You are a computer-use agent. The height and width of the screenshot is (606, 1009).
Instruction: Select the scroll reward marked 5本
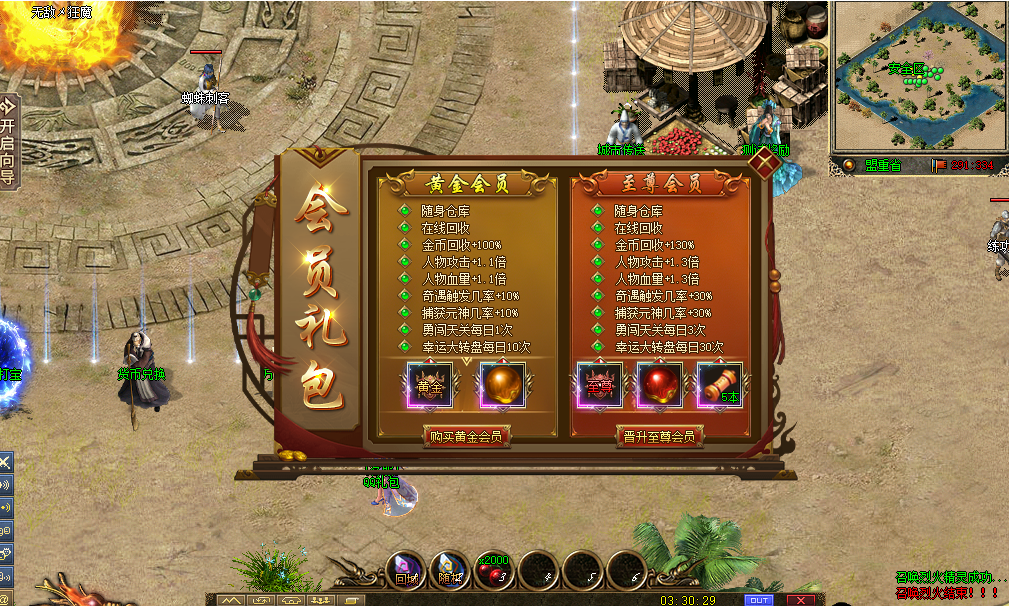719,386
